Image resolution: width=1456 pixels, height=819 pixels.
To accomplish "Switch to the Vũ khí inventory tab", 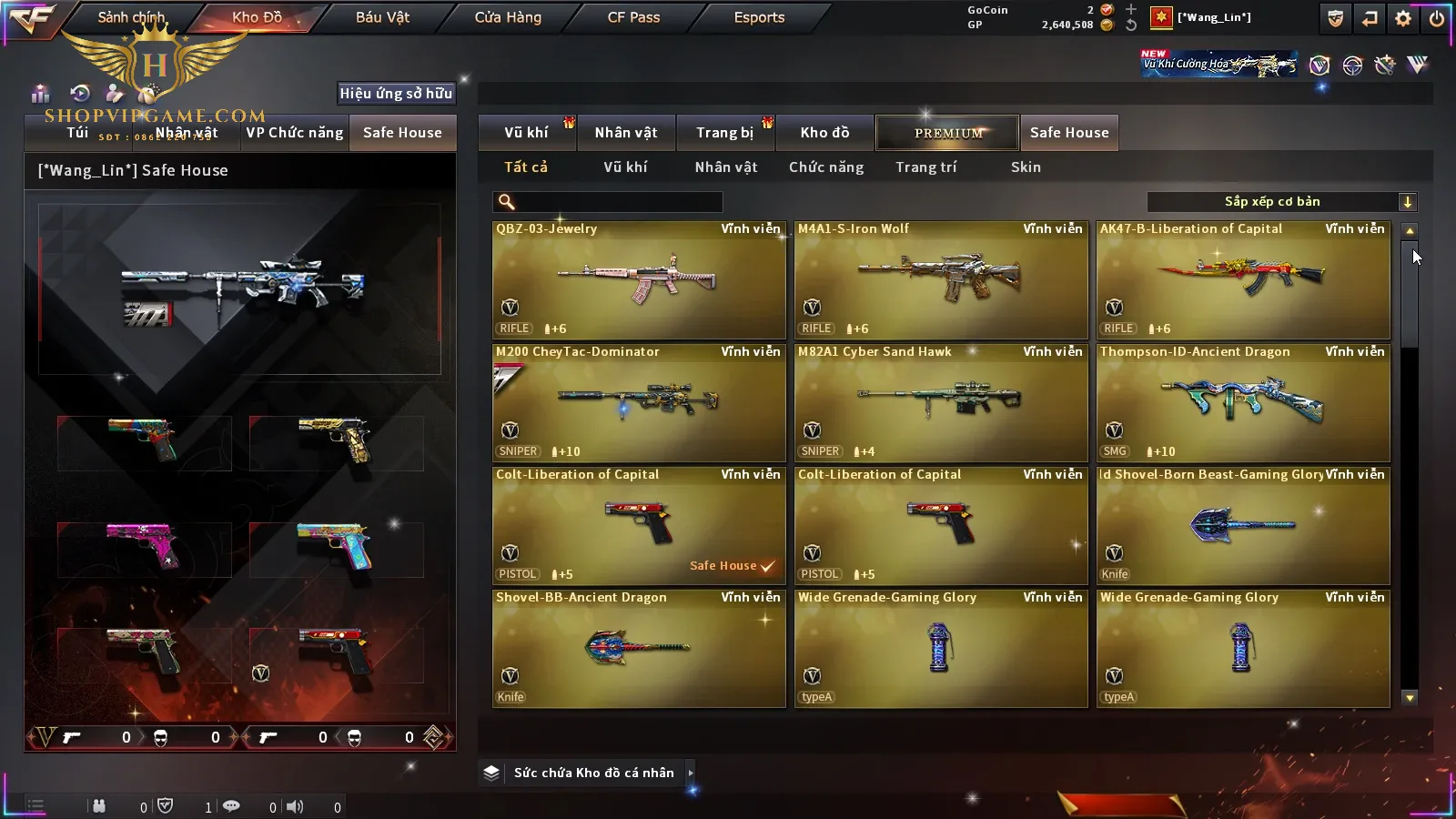I will (527, 133).
